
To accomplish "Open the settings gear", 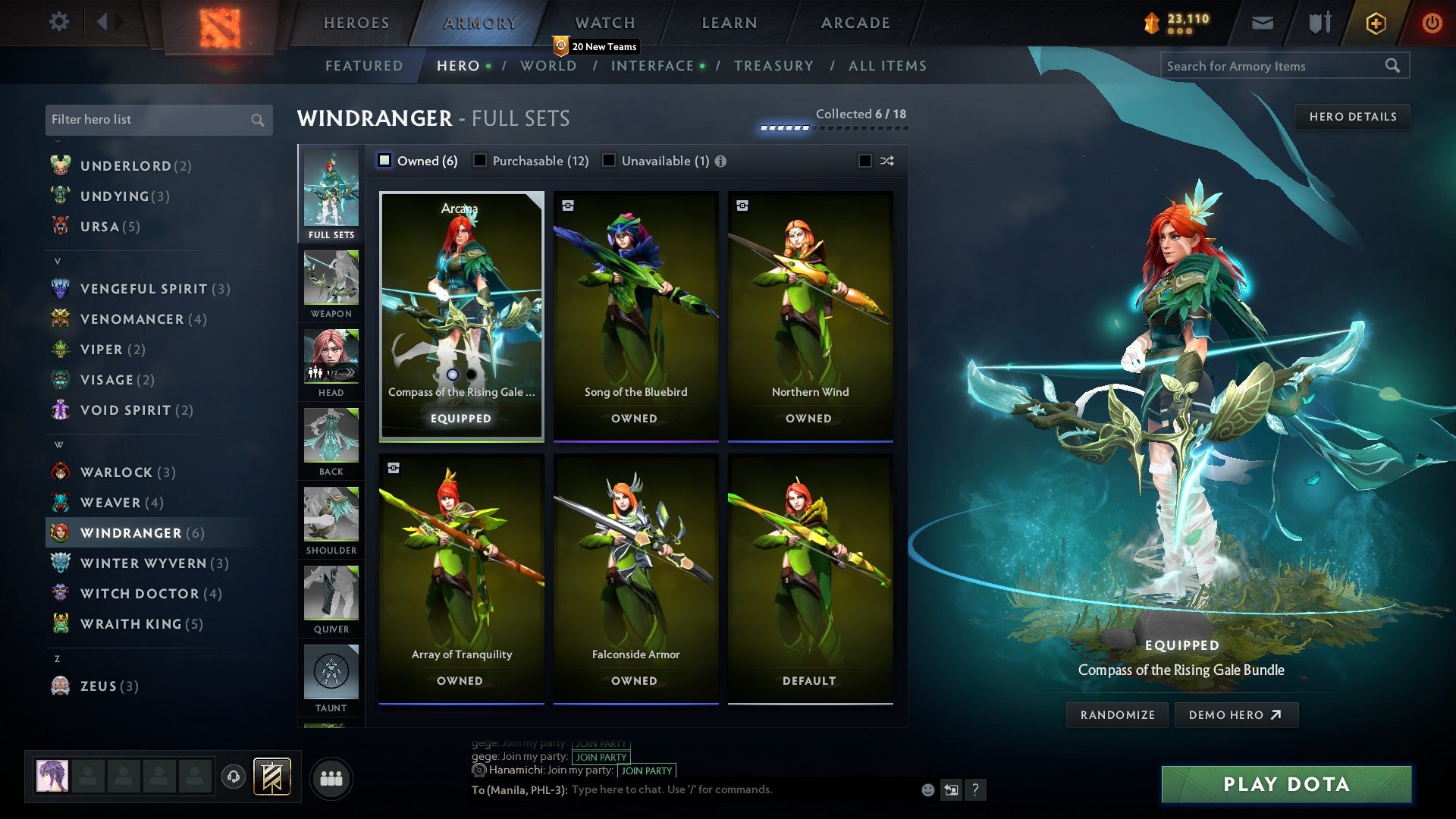I will [58, 22].
